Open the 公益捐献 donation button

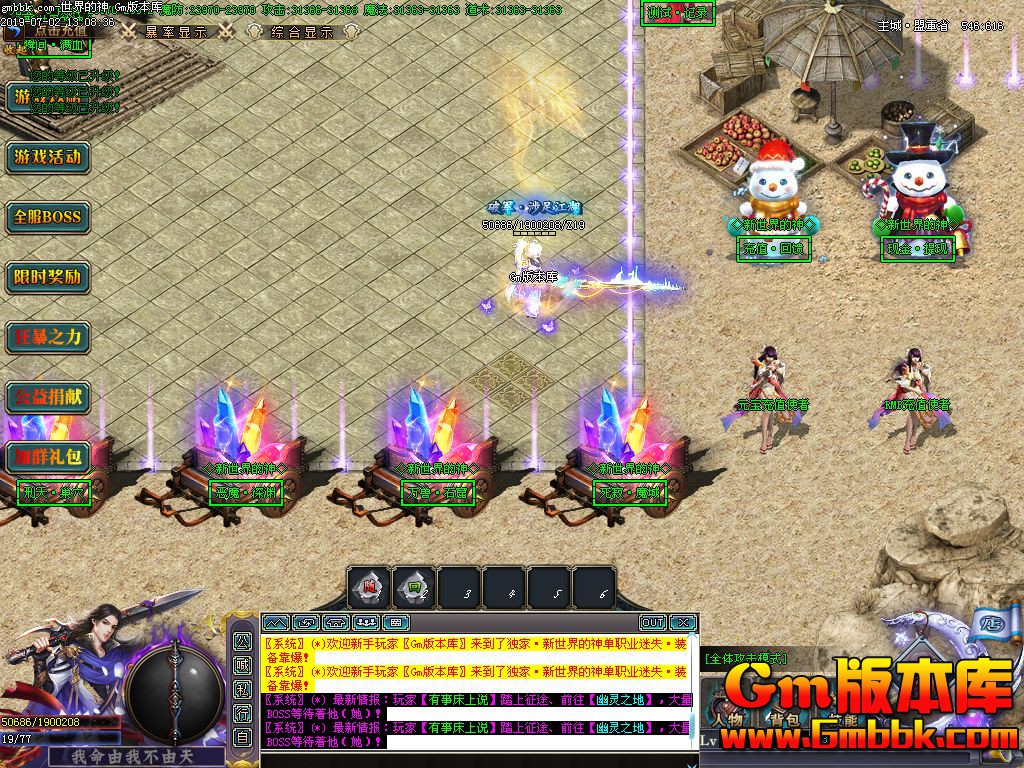click(47, 397)
